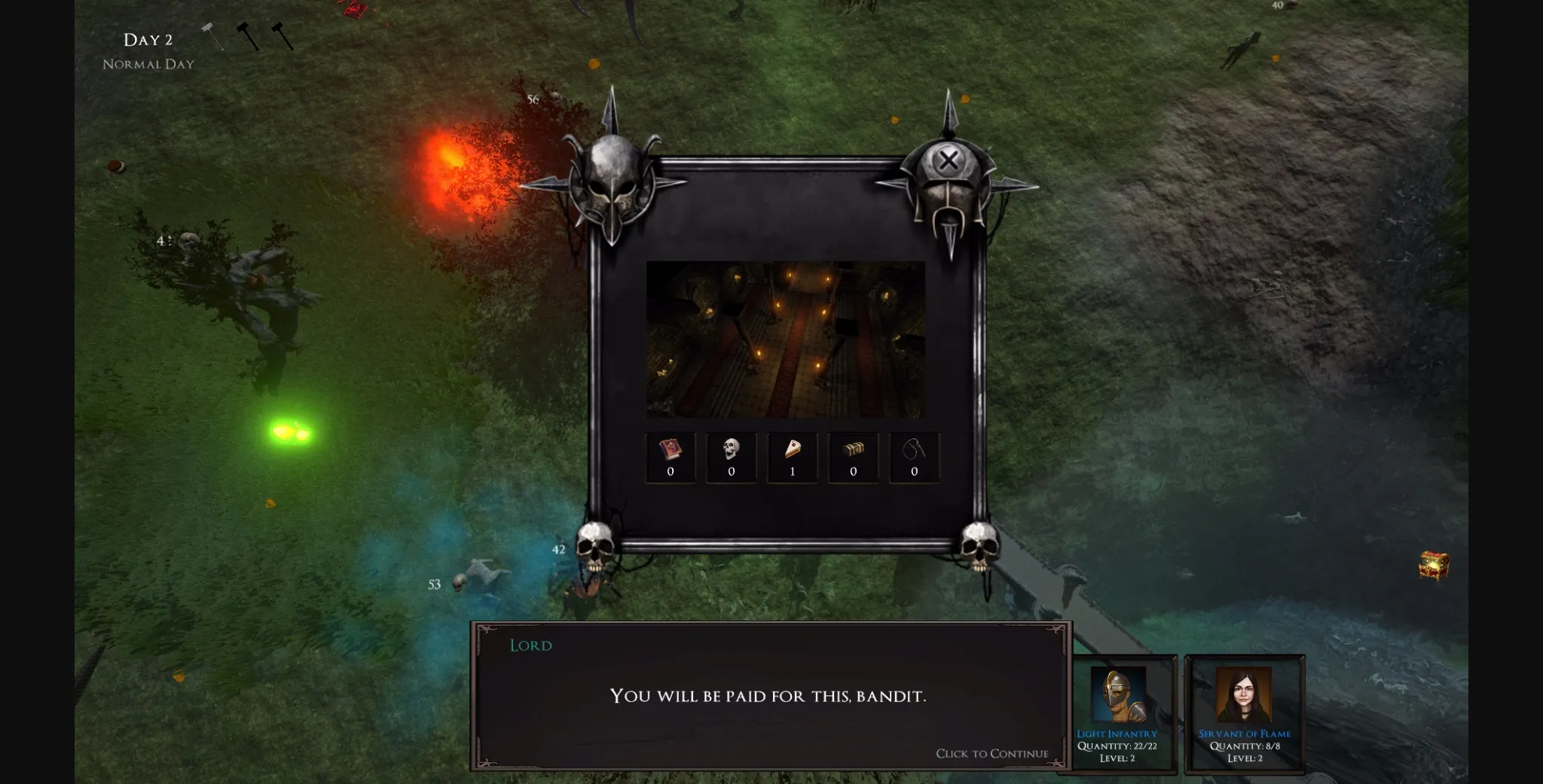Image resolution: width=1543 pixels, height=784 pixels.
Task: Select the red spellbook resource slot
Action: (x=671, y=457)
